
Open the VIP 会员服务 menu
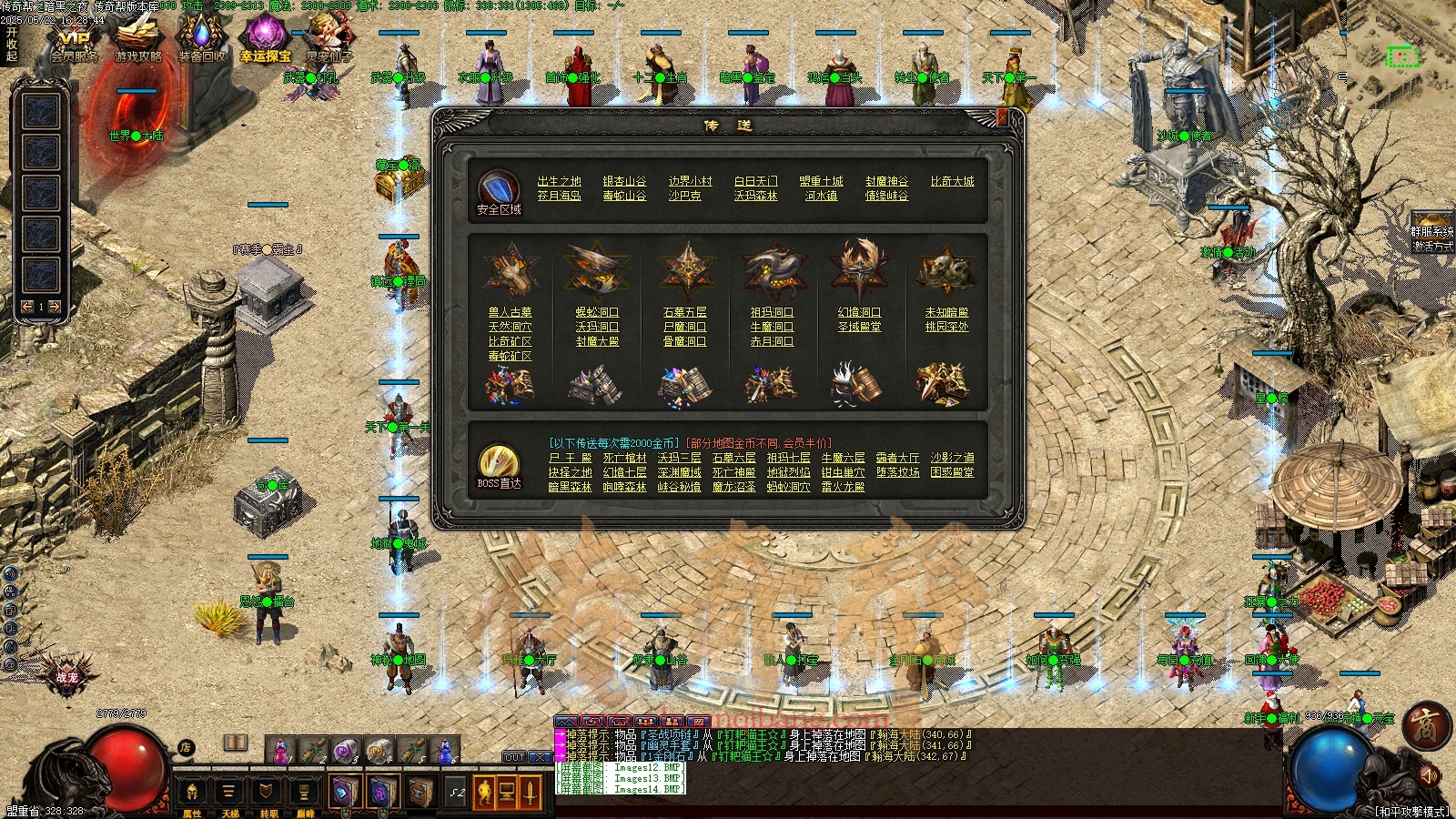click(x=74, y=44)
